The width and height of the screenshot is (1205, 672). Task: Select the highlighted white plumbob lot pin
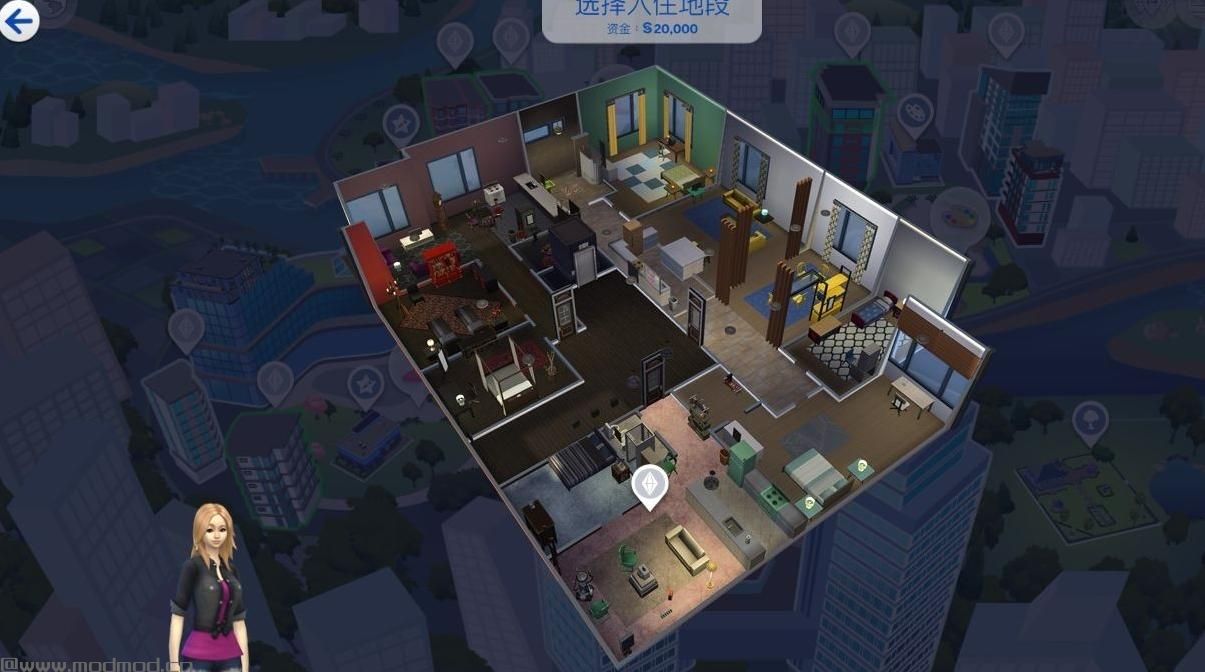[650, 484]
